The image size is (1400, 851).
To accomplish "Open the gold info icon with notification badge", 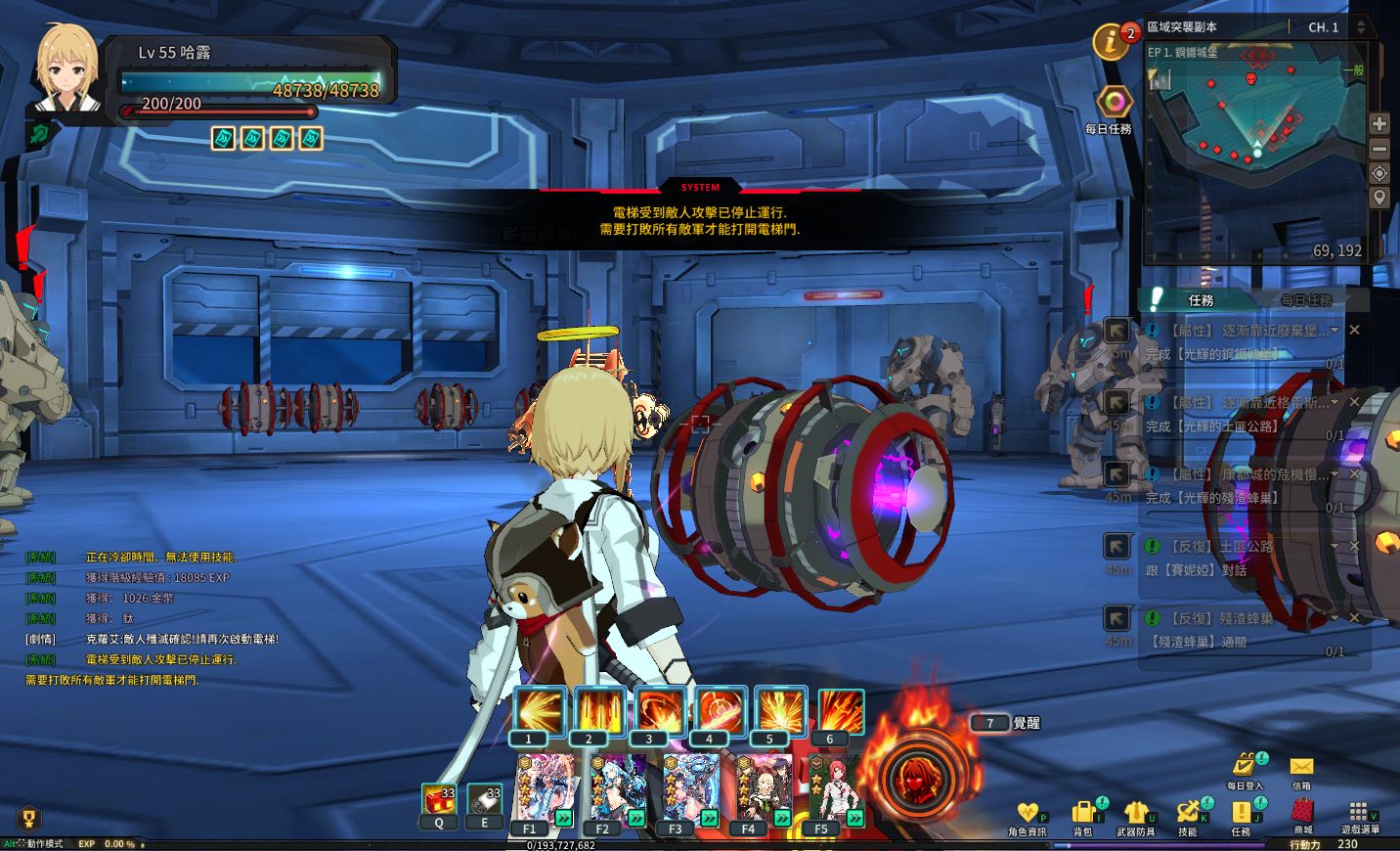I will coord(1111,42).
